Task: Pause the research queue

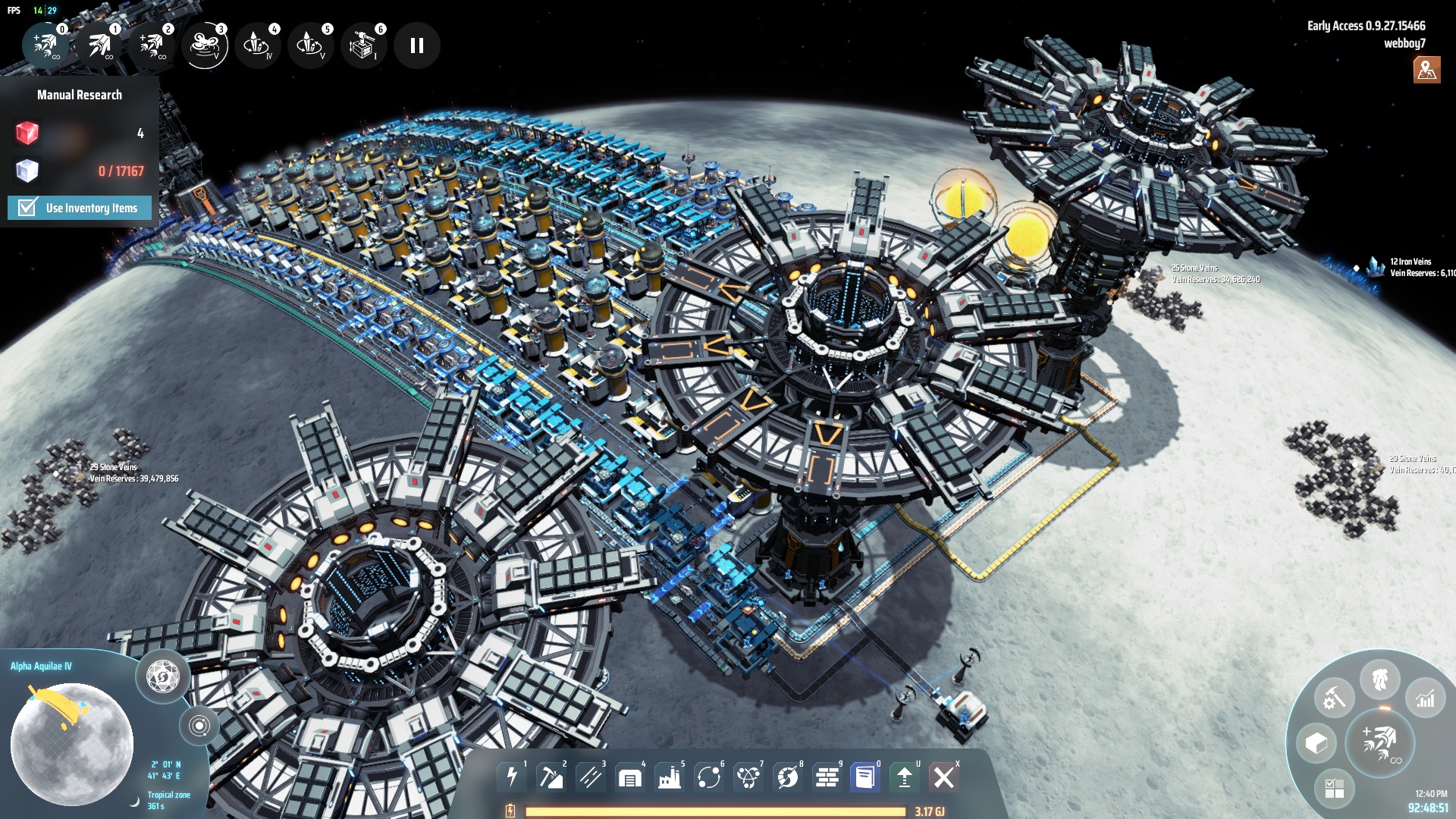Action: point(416,45)
